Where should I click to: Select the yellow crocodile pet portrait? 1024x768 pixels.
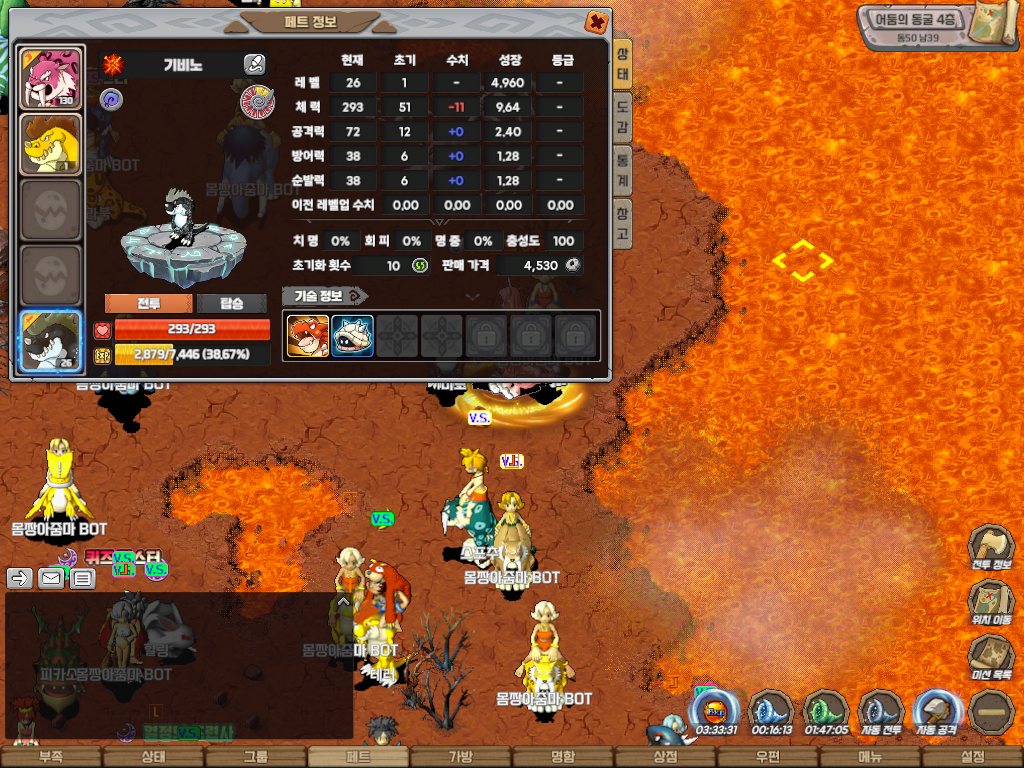click(x=50, y=144)
